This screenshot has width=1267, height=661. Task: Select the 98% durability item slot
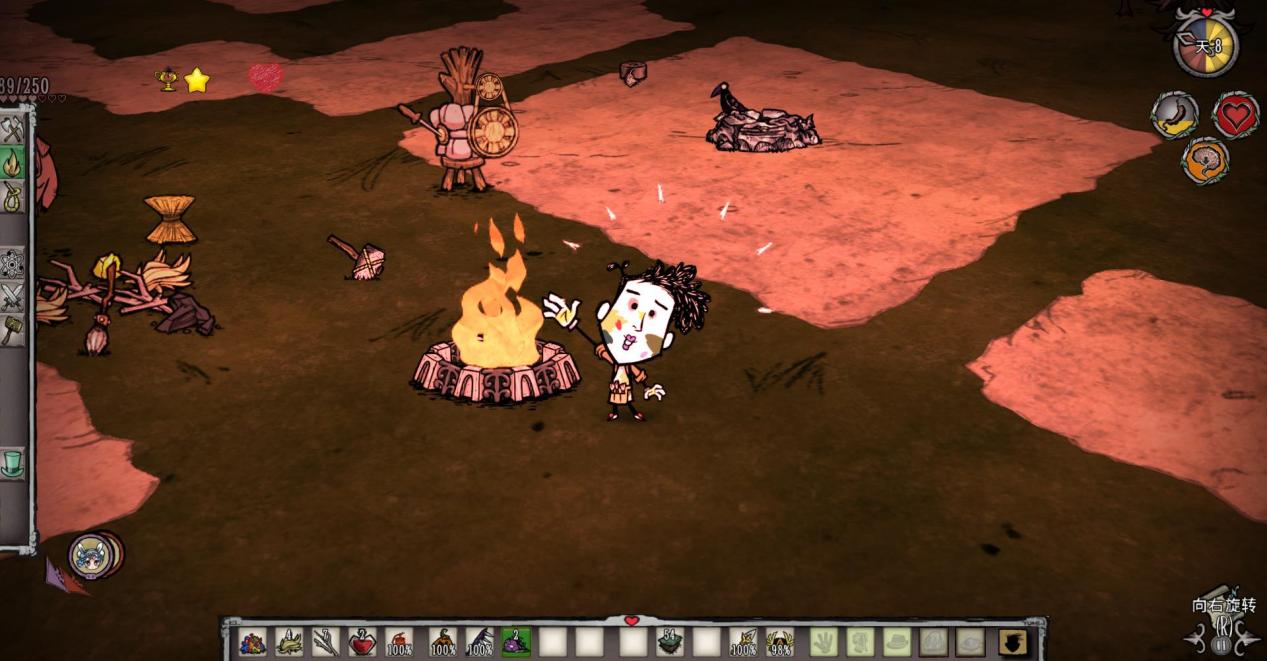point(780,642)
